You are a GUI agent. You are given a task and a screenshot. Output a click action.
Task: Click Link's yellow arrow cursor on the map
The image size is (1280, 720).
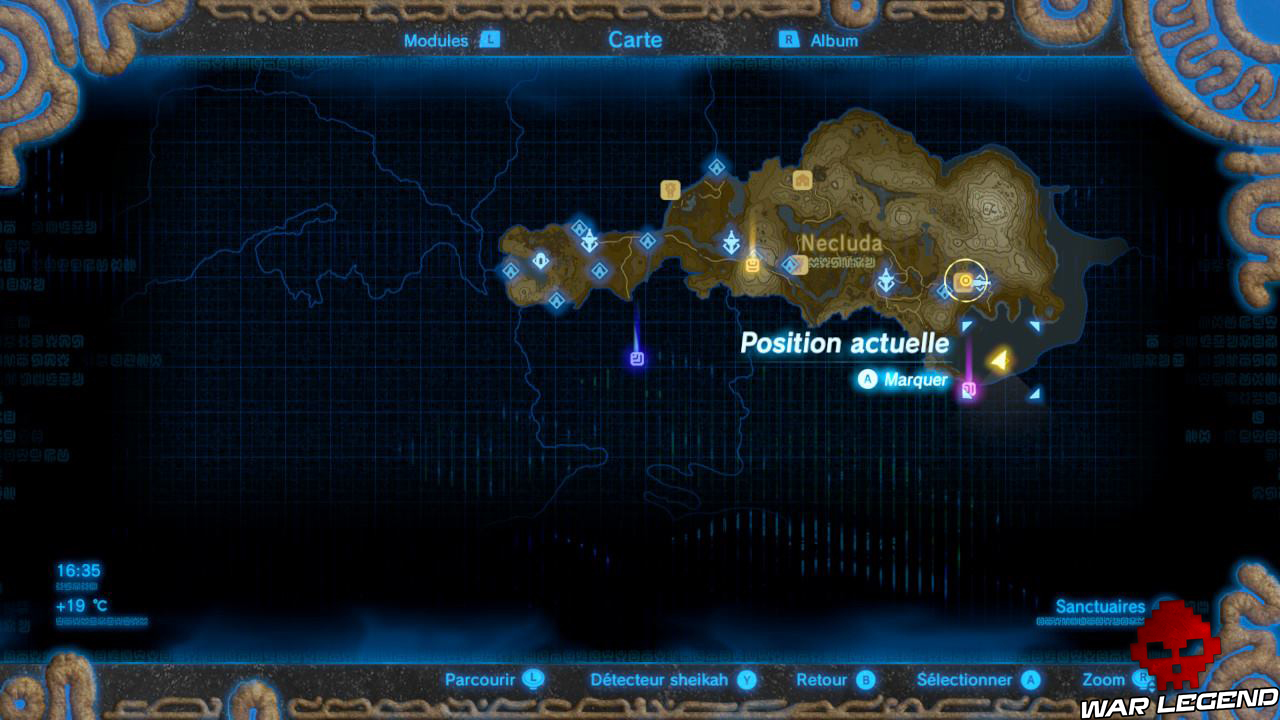tap(999, 357)
